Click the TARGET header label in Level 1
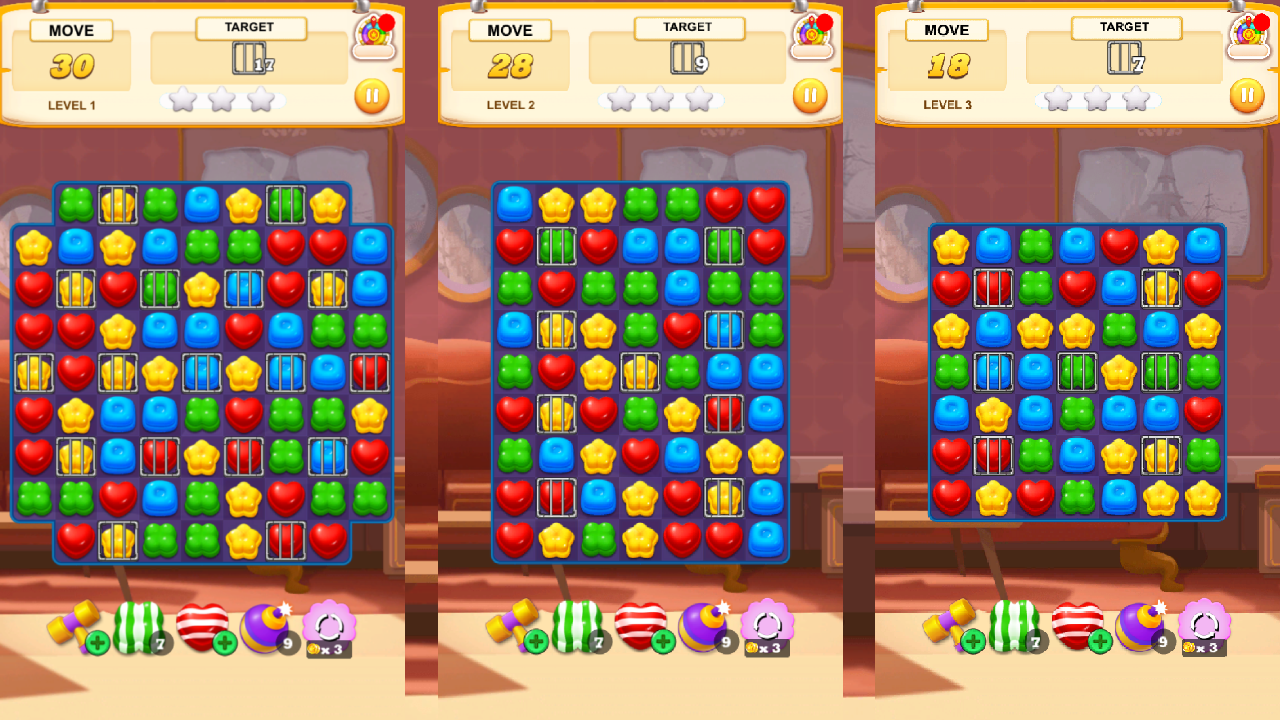Viewport: 1280px width, 720px height. (x=250, y=27)
